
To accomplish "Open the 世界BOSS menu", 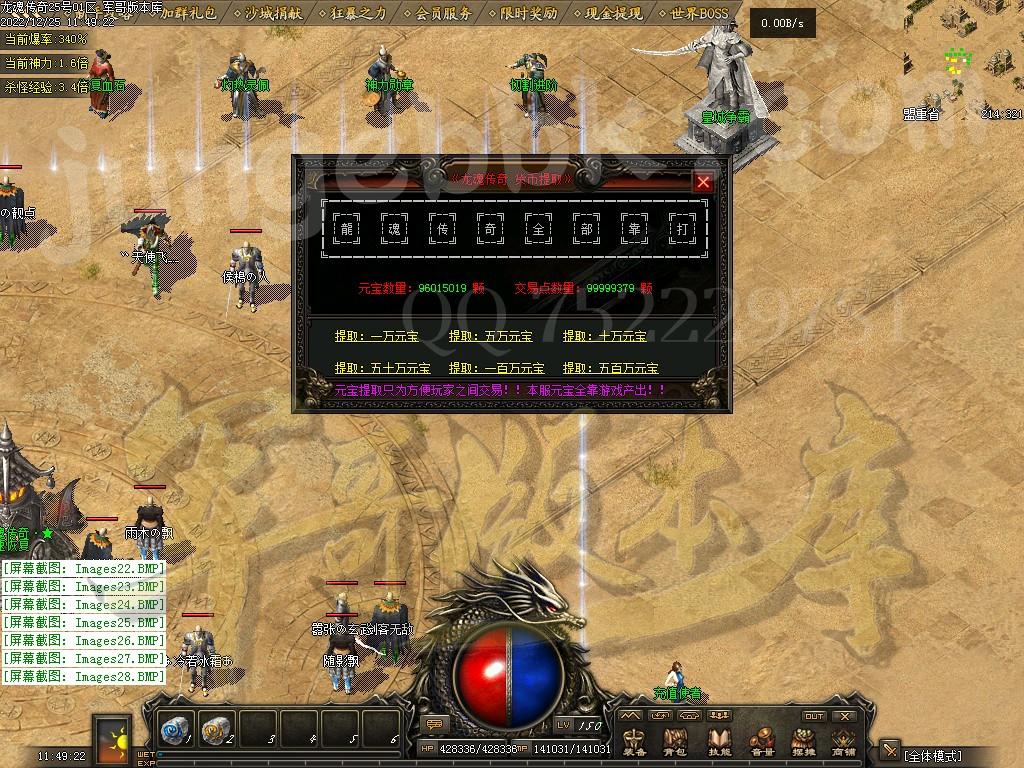I will point(700,13).
